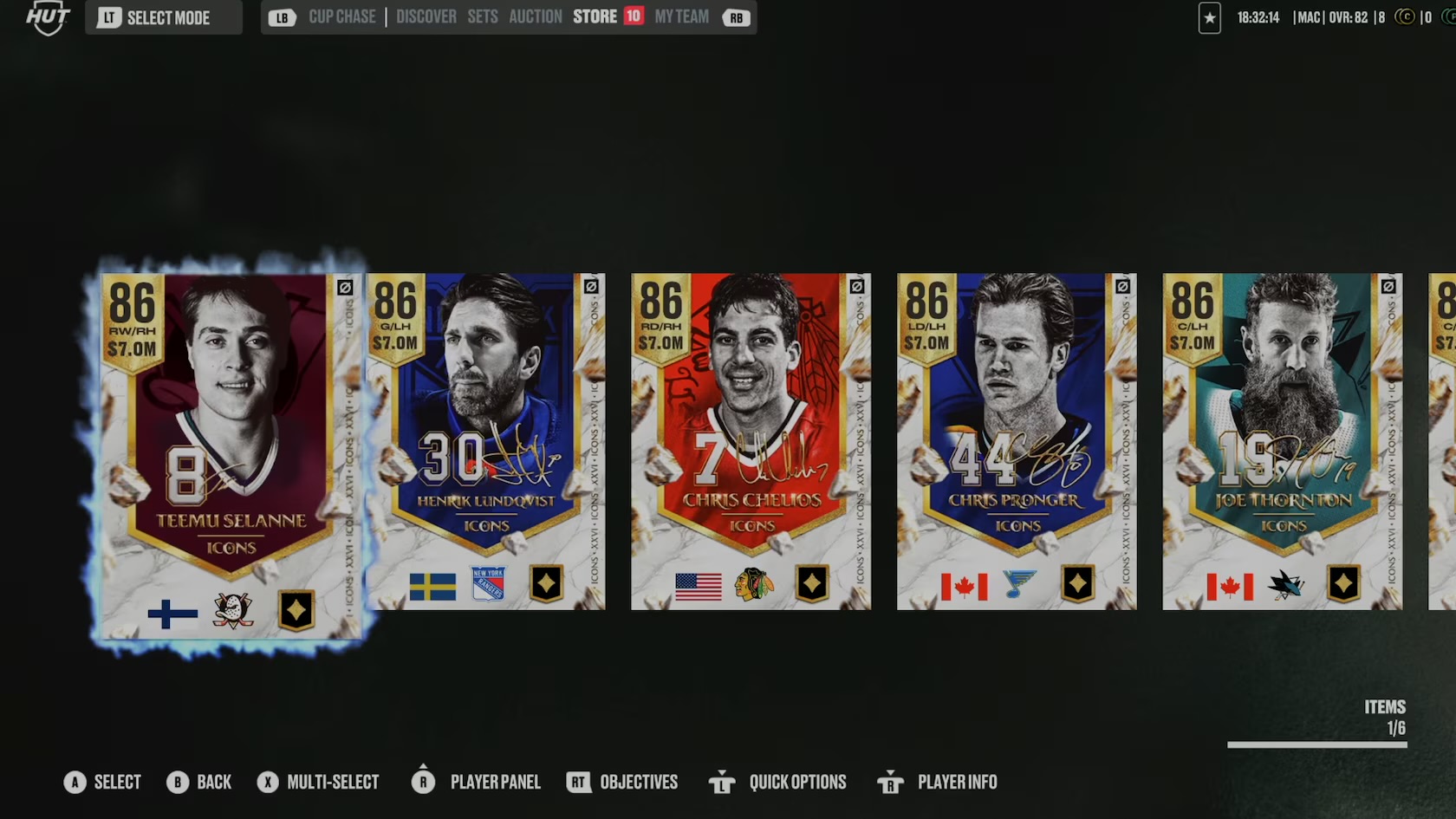Open the favorites star card icon
The width and height of the screenshot is (1456, 819).
point(1209,17)
